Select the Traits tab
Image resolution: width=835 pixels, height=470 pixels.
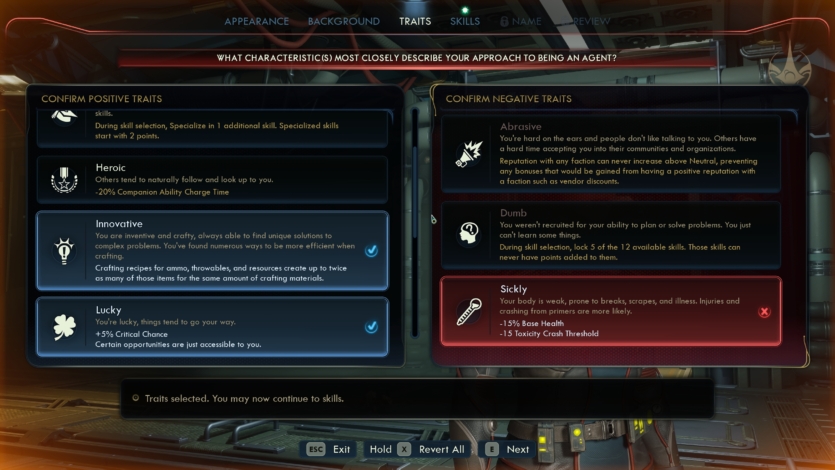point(415,21)
